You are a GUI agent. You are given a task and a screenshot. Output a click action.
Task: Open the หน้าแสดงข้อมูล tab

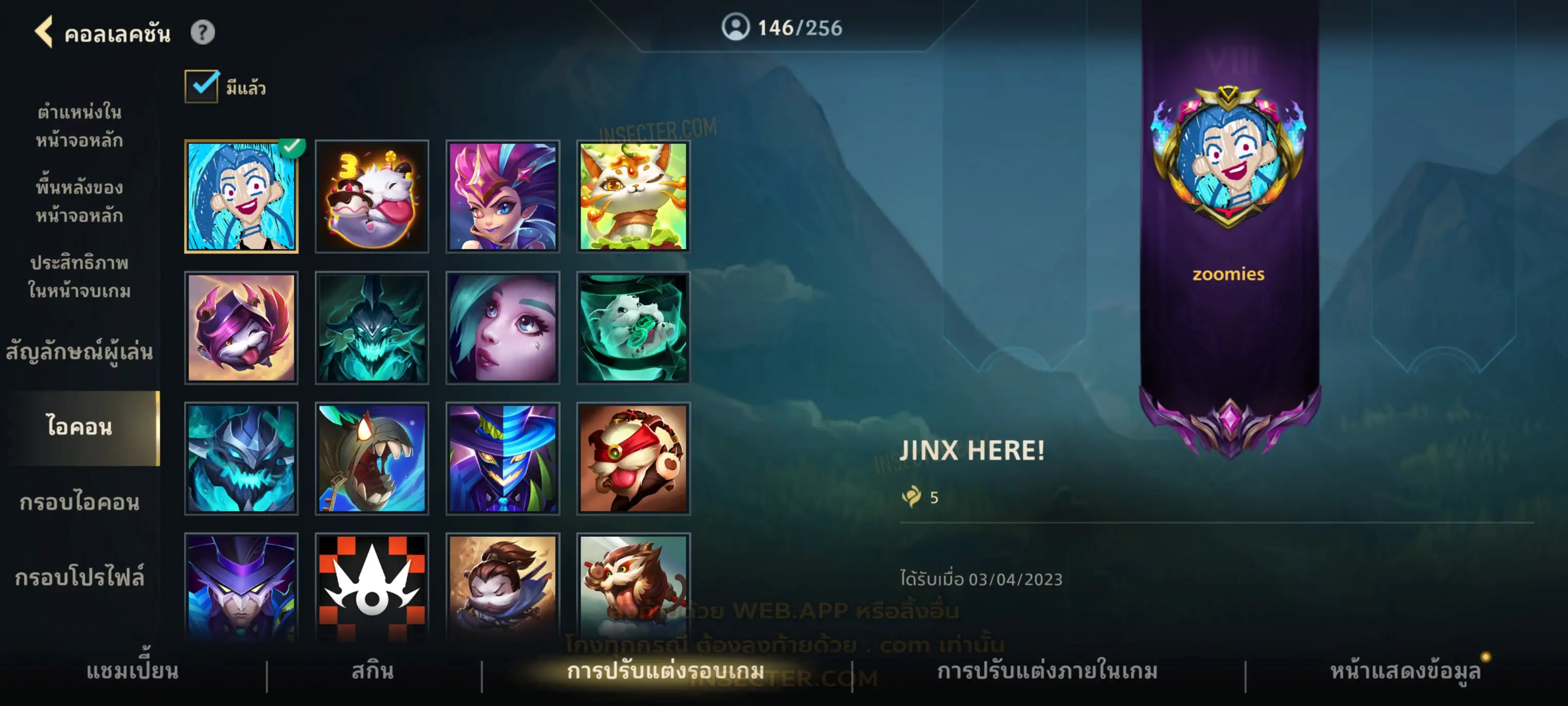1405,671
